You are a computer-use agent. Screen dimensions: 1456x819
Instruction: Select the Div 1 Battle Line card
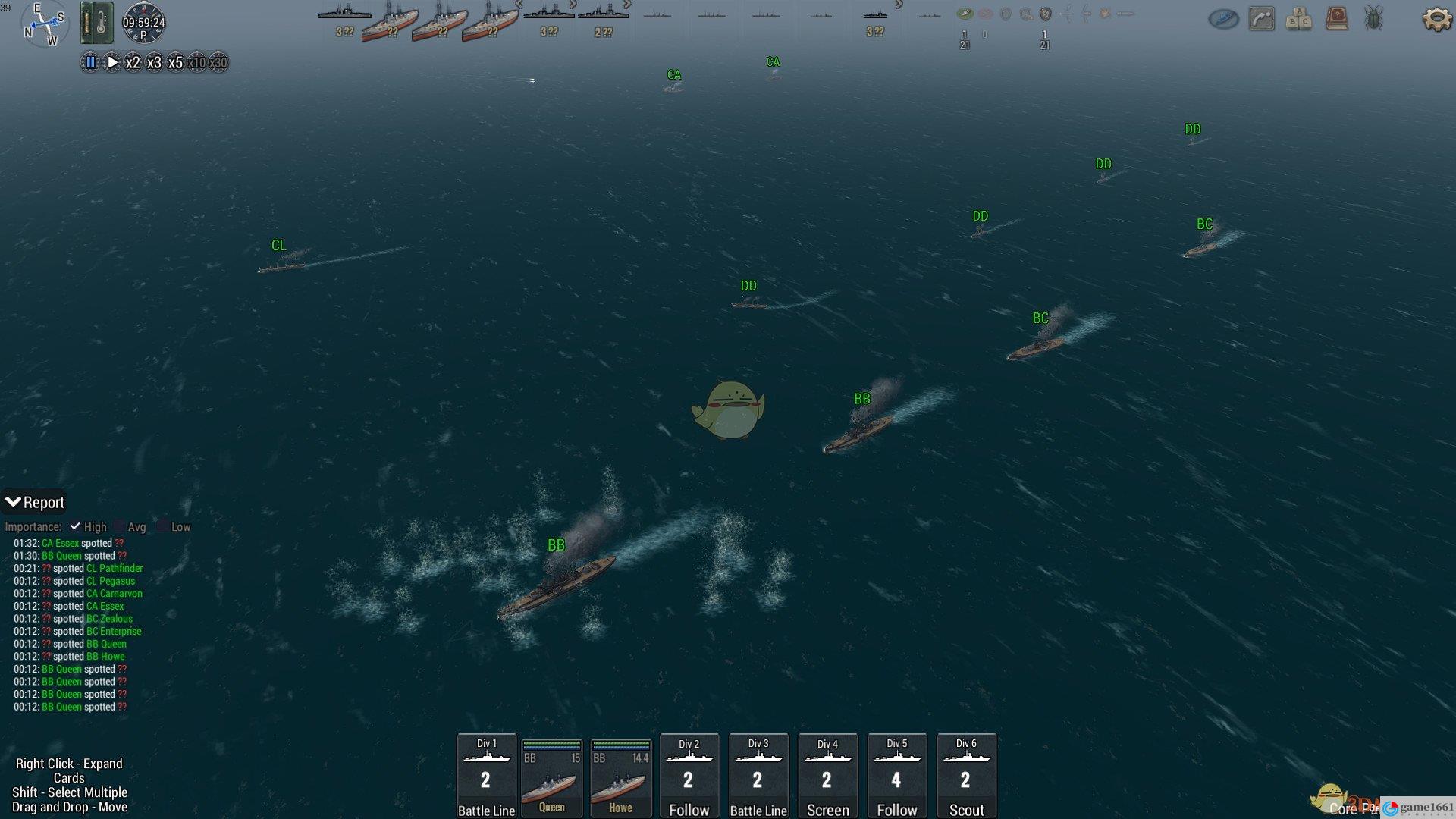point(486,776)
